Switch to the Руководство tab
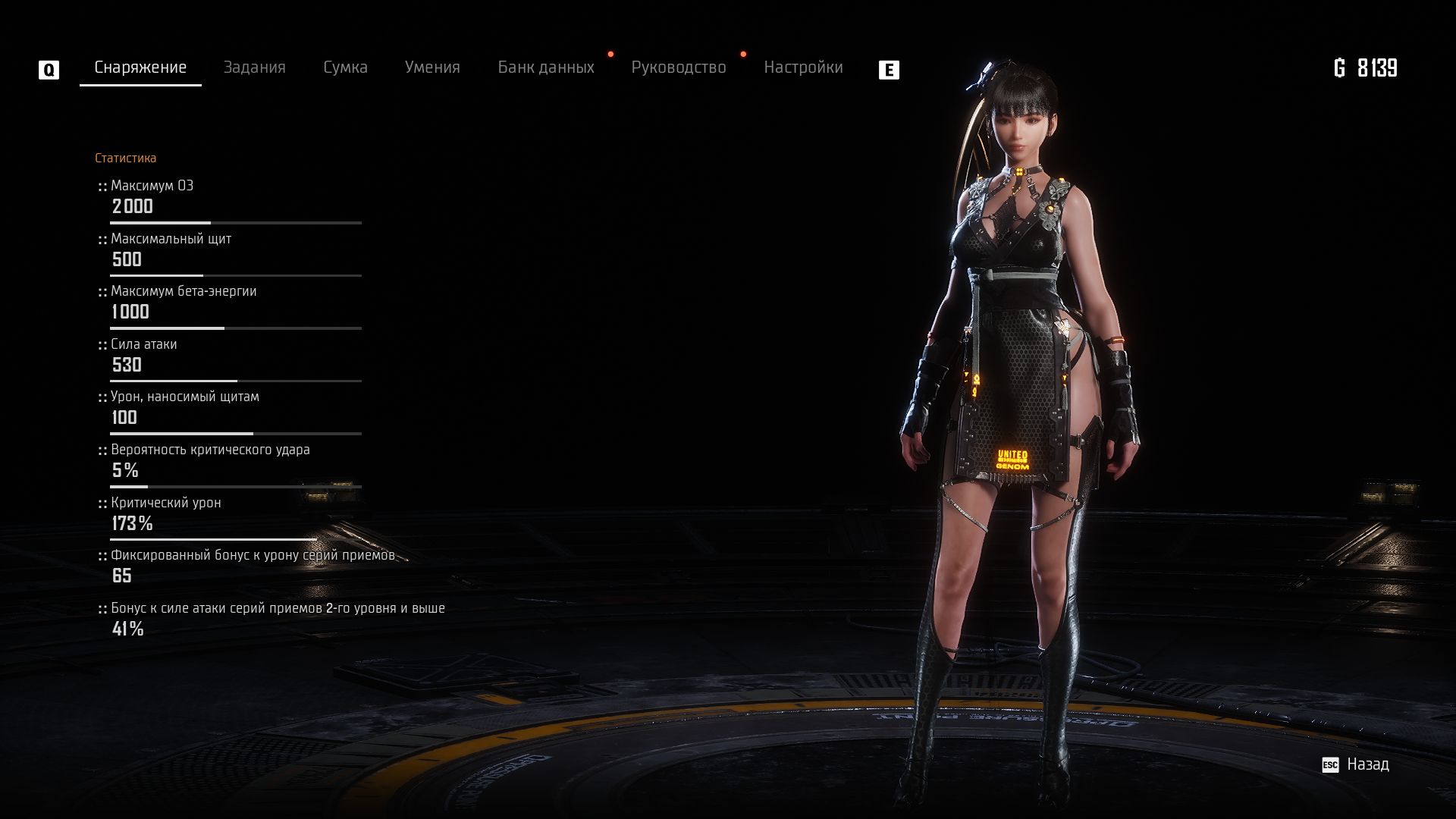 (679, 67)
